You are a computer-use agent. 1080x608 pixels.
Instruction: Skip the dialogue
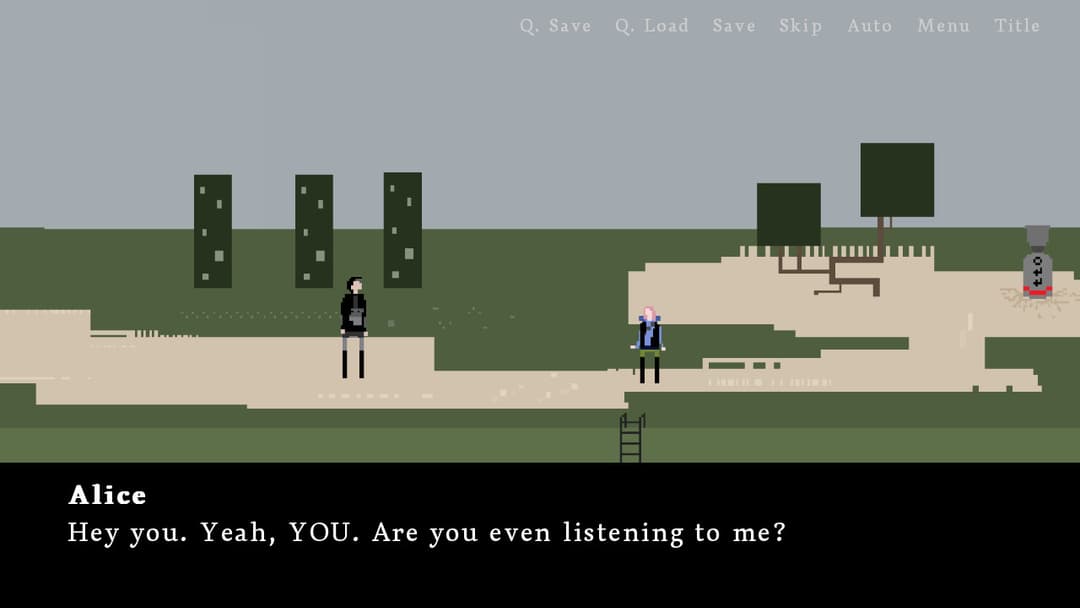click(x=800, y=26)
